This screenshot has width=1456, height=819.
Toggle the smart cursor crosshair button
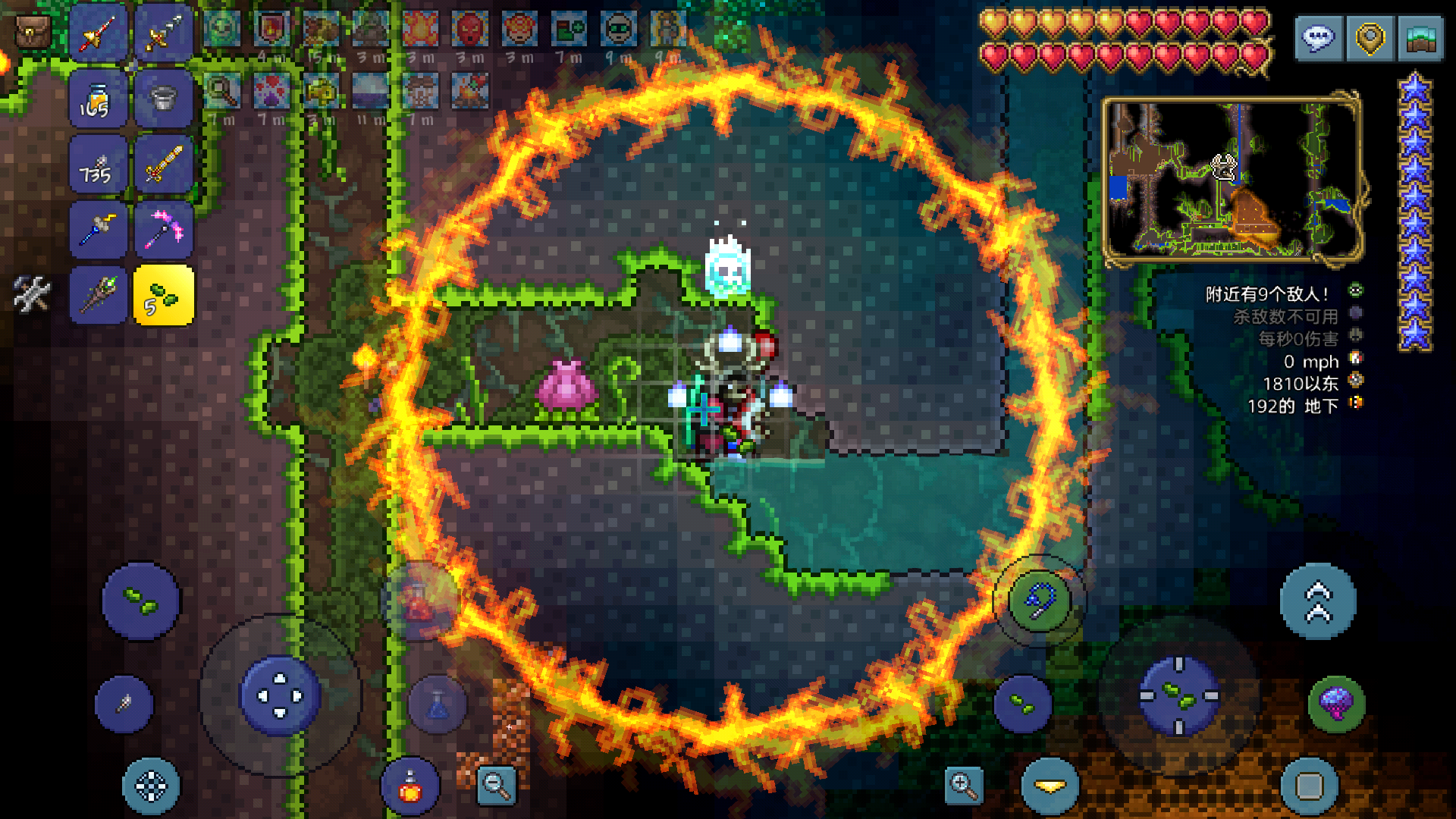pyautogui.click(x=151, y=786)
